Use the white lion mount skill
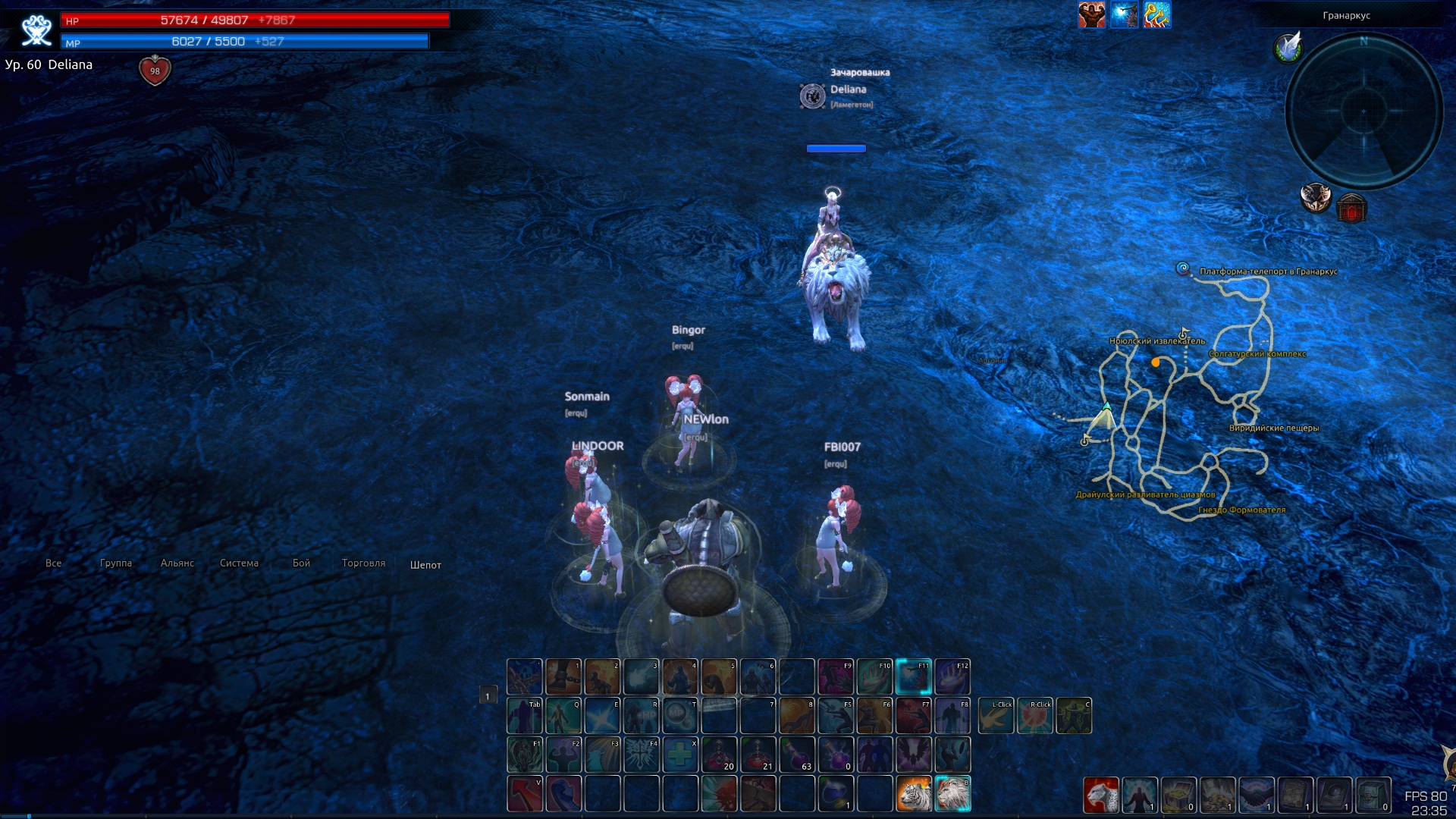This screenshot has height=819, width=1456. 952,794
